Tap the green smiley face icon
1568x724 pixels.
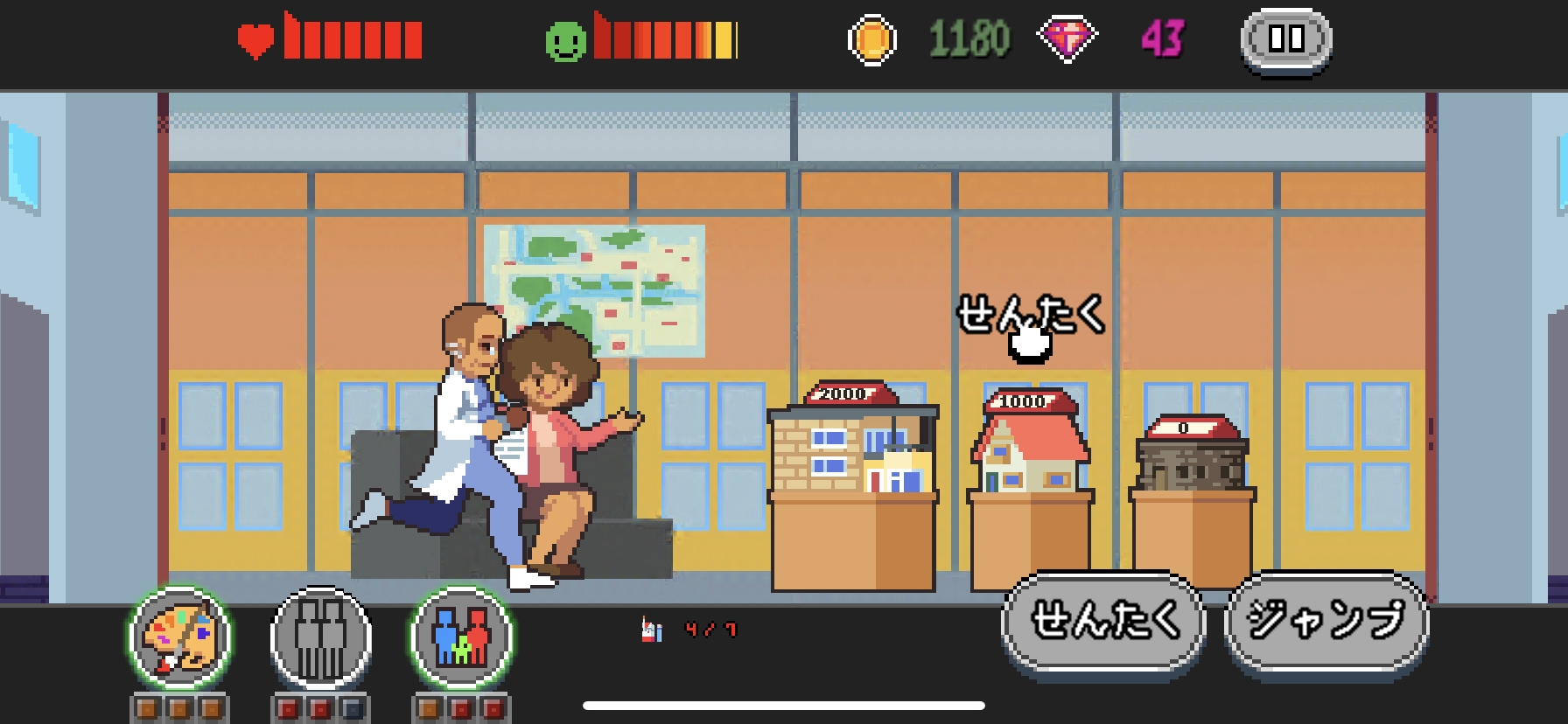570,38
